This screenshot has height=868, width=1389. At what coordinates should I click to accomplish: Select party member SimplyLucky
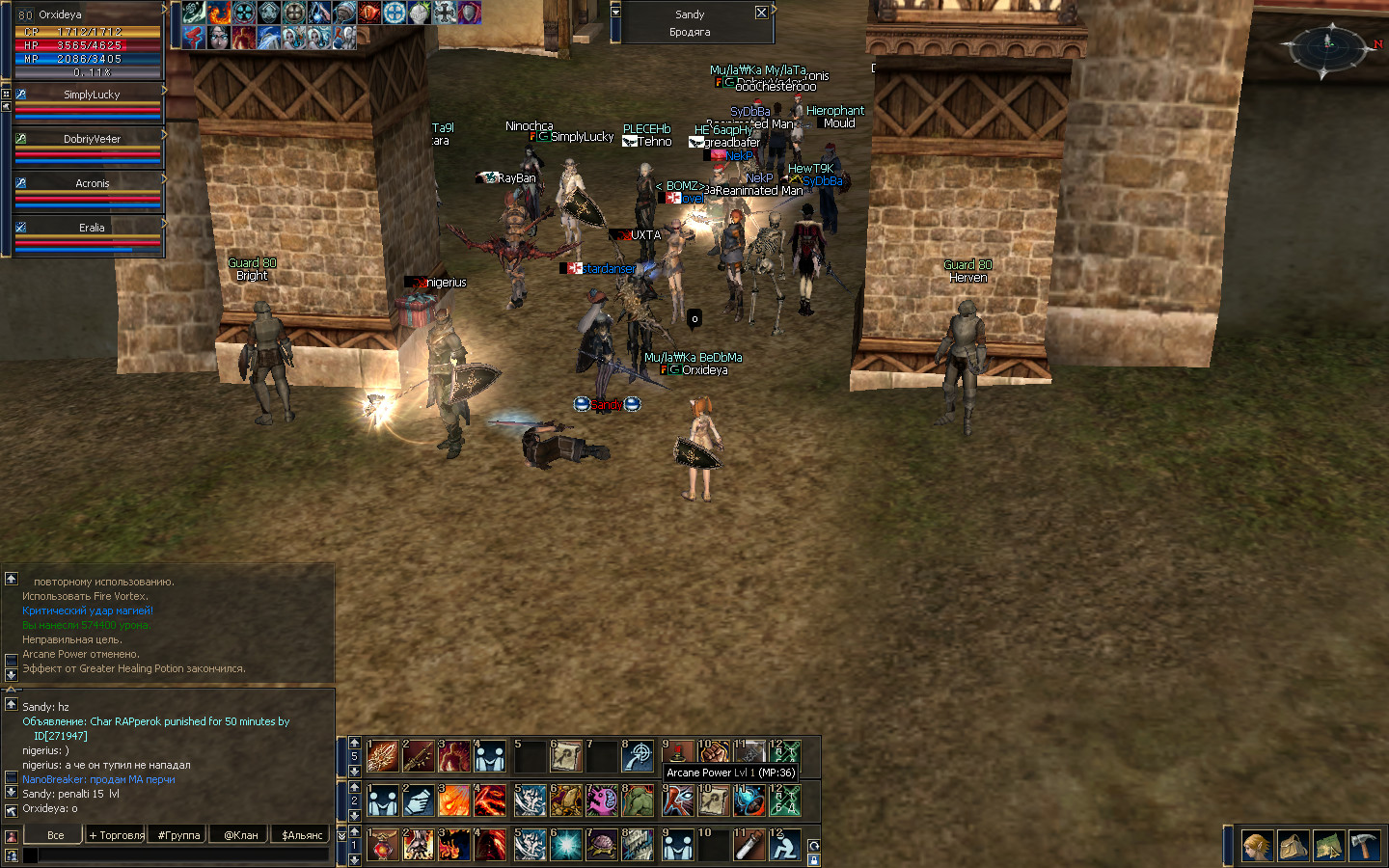click(92, 95)
